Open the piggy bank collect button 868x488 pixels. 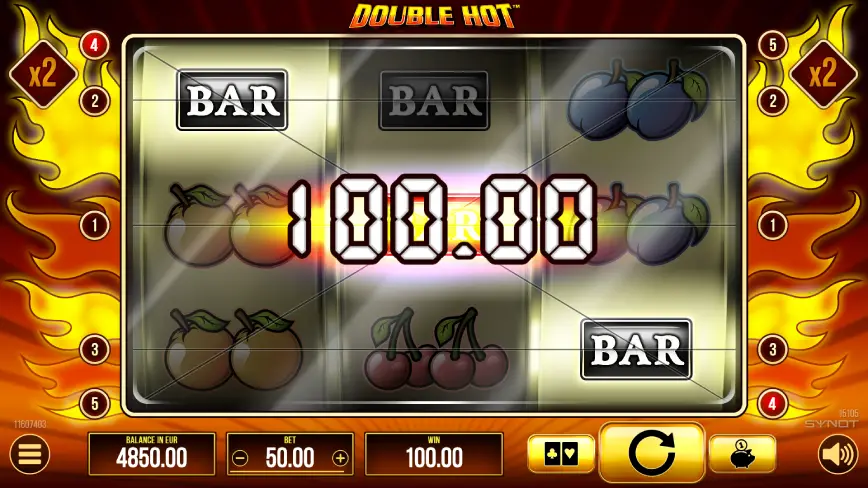742,454
